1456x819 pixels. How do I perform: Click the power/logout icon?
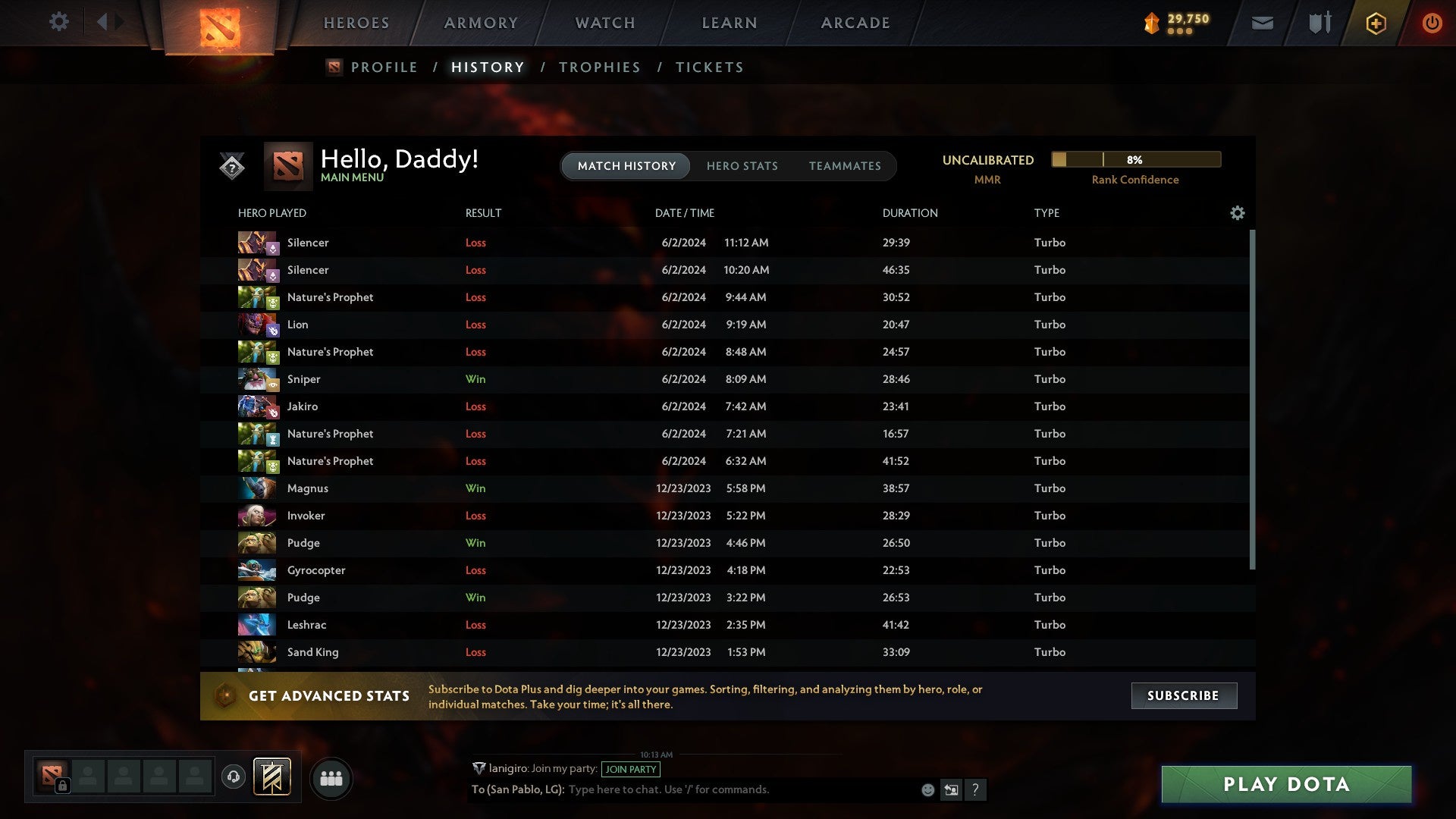tap(1432, 23)
